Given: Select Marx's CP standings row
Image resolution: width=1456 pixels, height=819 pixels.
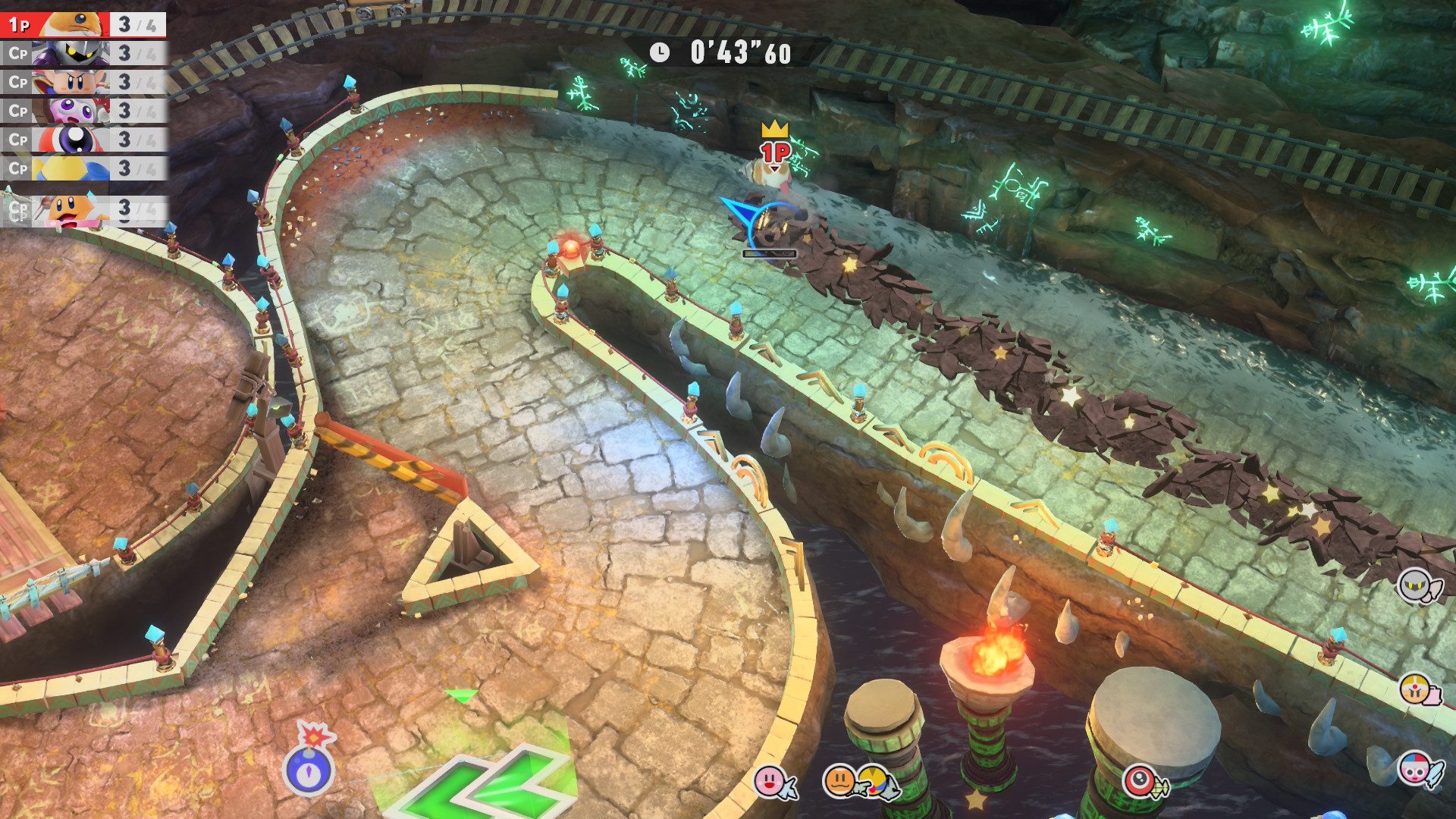Looking at the screenshot, I should (83, 111).
